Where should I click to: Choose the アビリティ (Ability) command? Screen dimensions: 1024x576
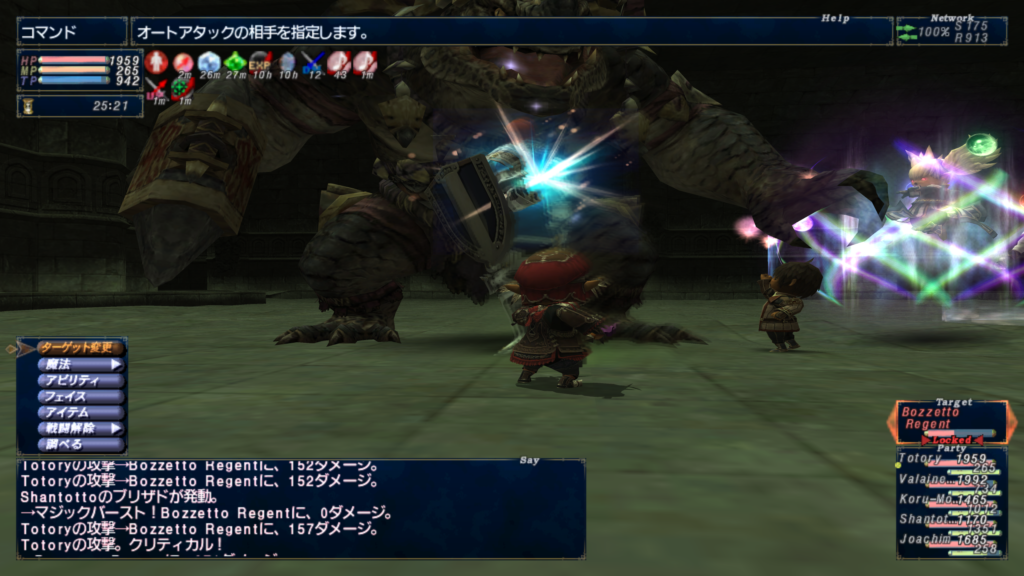[x=80, y=380]
